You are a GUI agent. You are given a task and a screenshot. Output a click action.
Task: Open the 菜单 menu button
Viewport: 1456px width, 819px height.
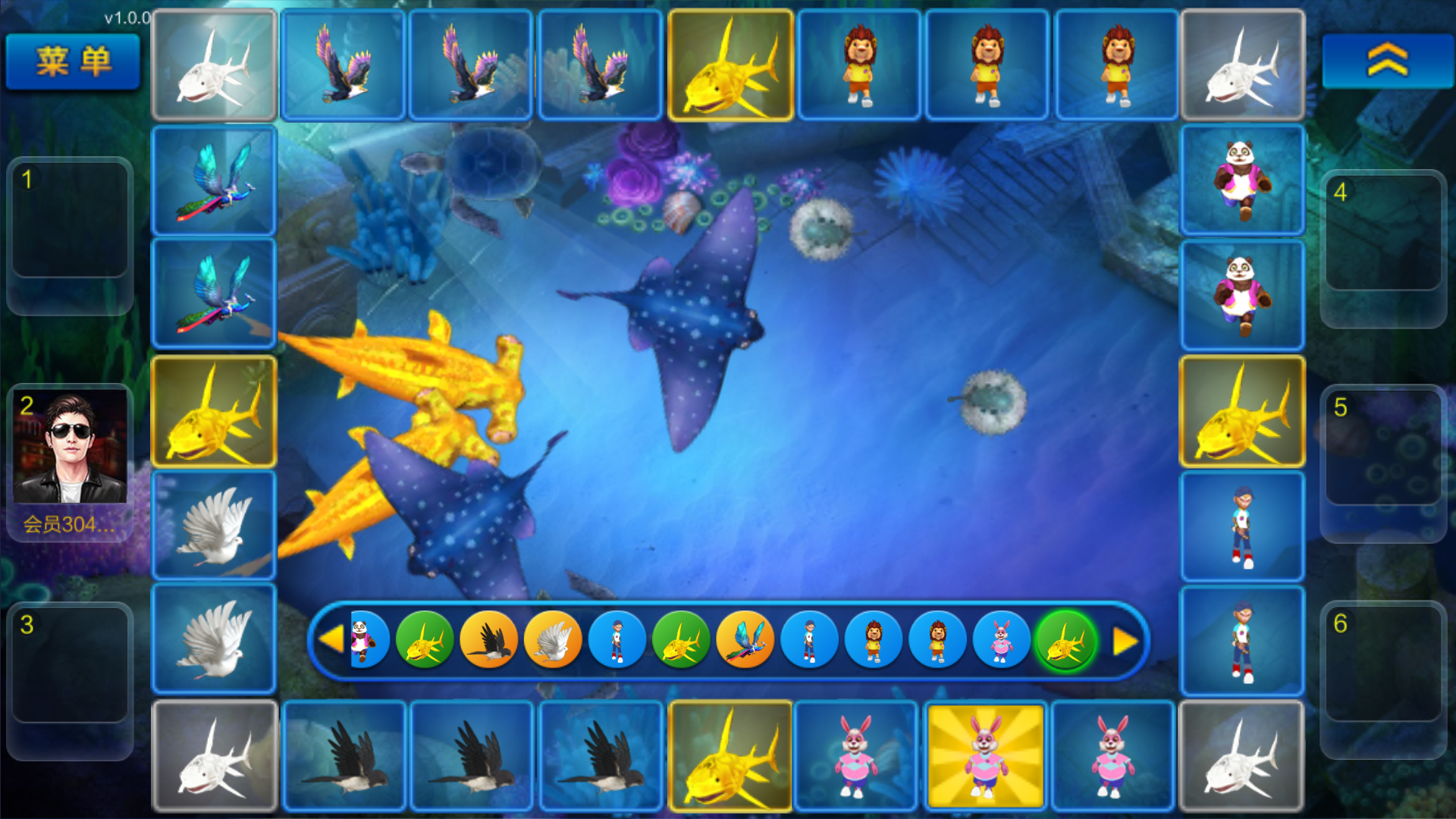(x=73, y=61)
